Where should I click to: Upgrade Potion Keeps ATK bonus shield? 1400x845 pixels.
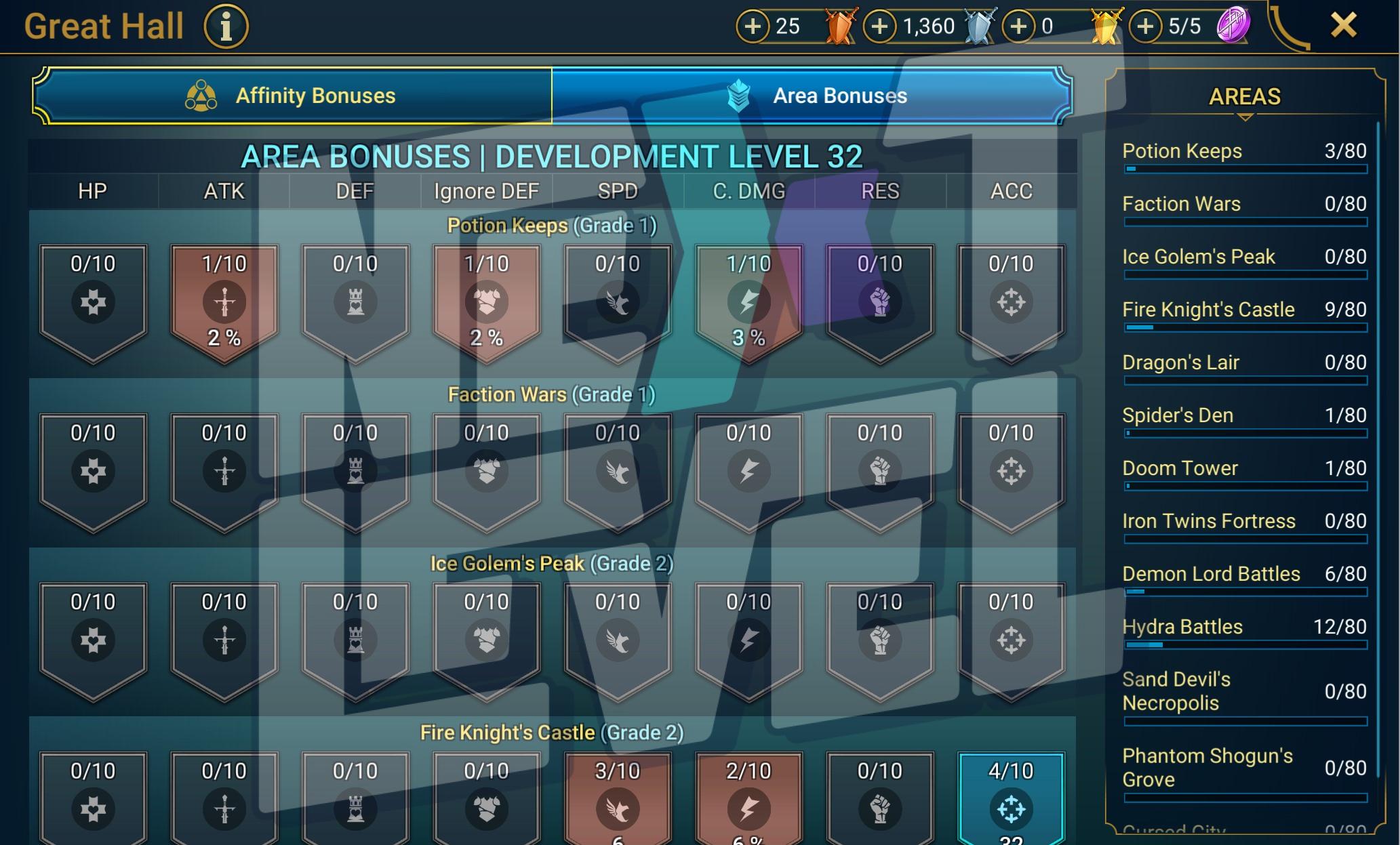(x=224, y=302)
